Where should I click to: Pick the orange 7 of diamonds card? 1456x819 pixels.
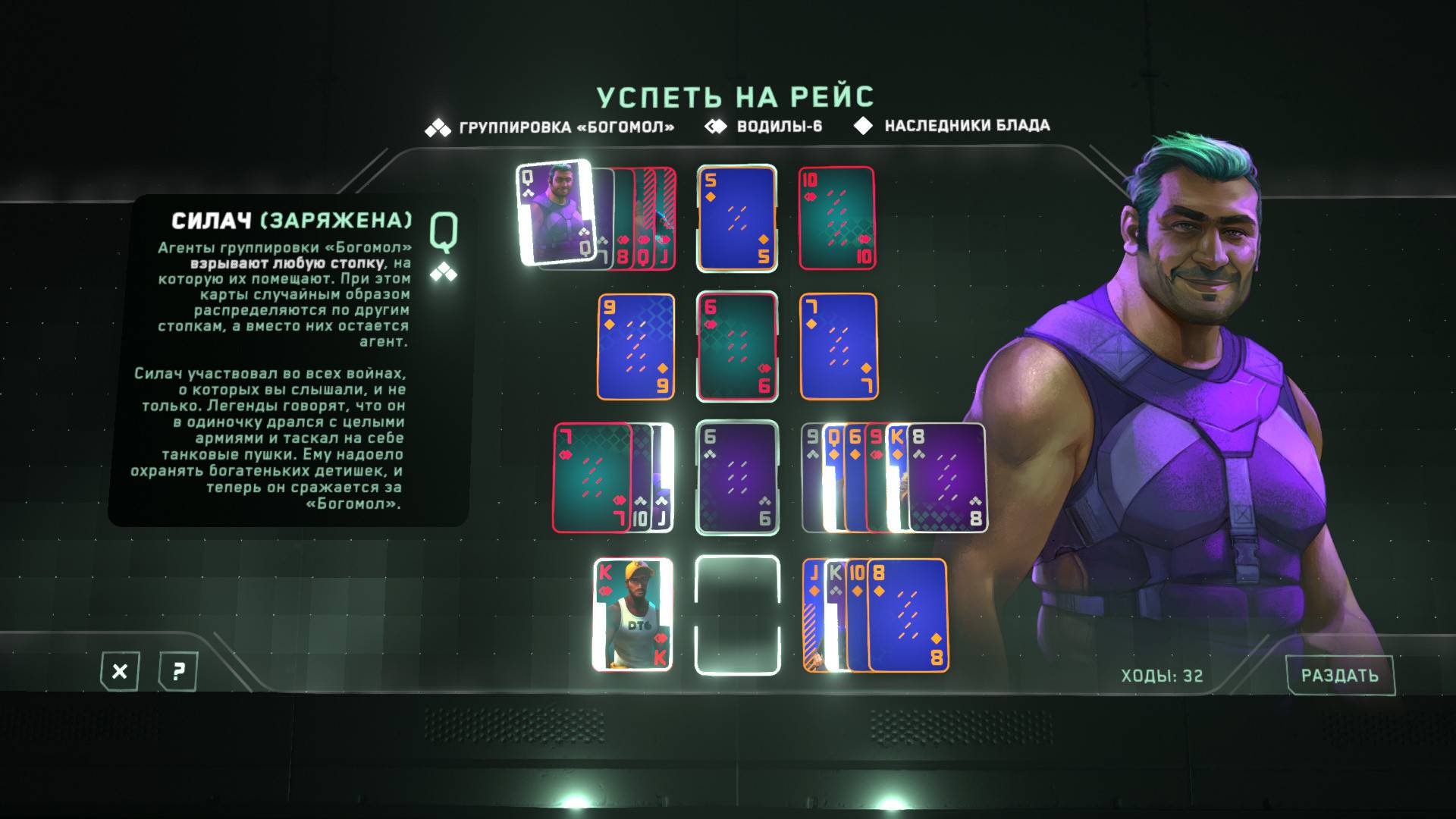[839, 347]
